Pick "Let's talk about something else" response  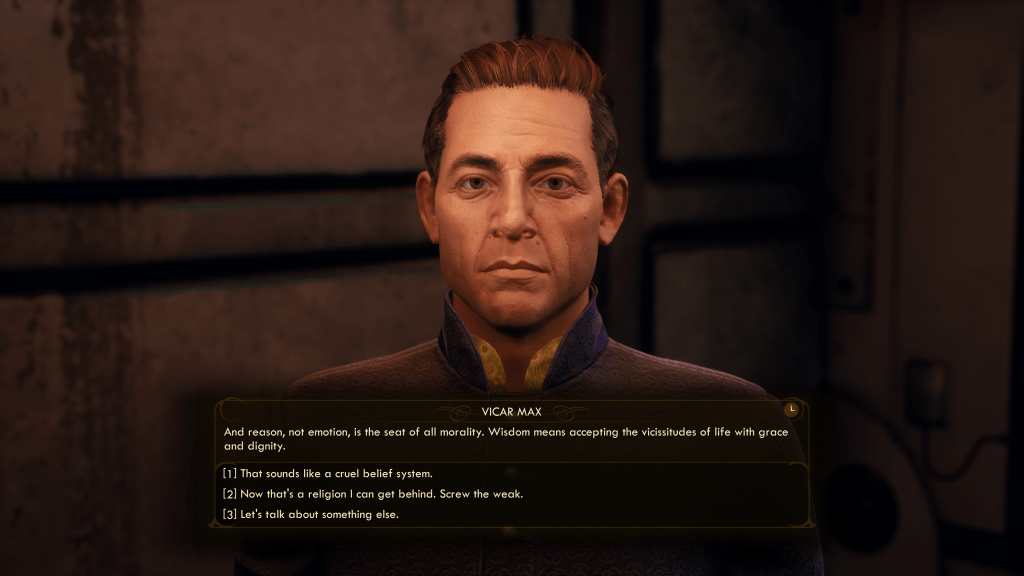pos(314,515)
